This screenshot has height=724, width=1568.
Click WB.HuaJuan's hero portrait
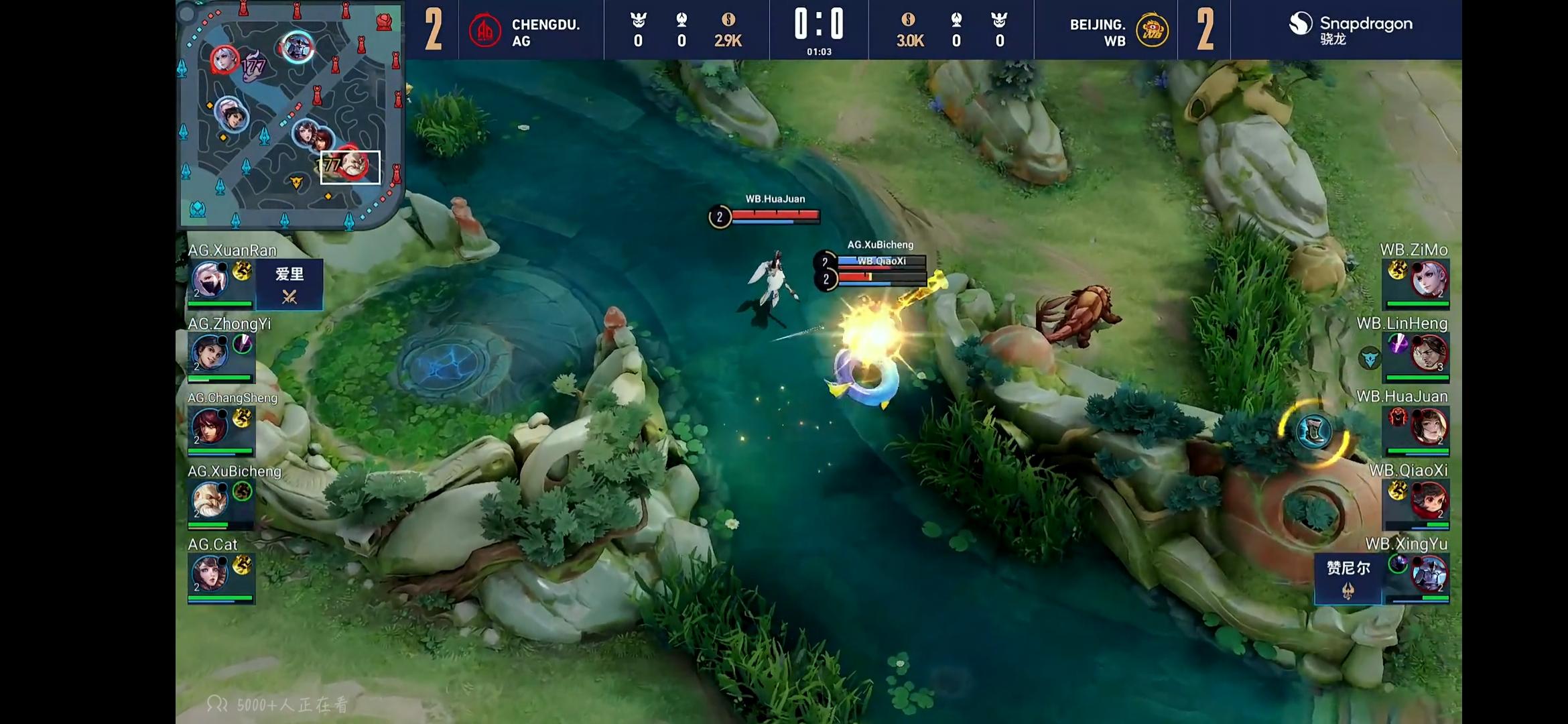pos(1429,426)
